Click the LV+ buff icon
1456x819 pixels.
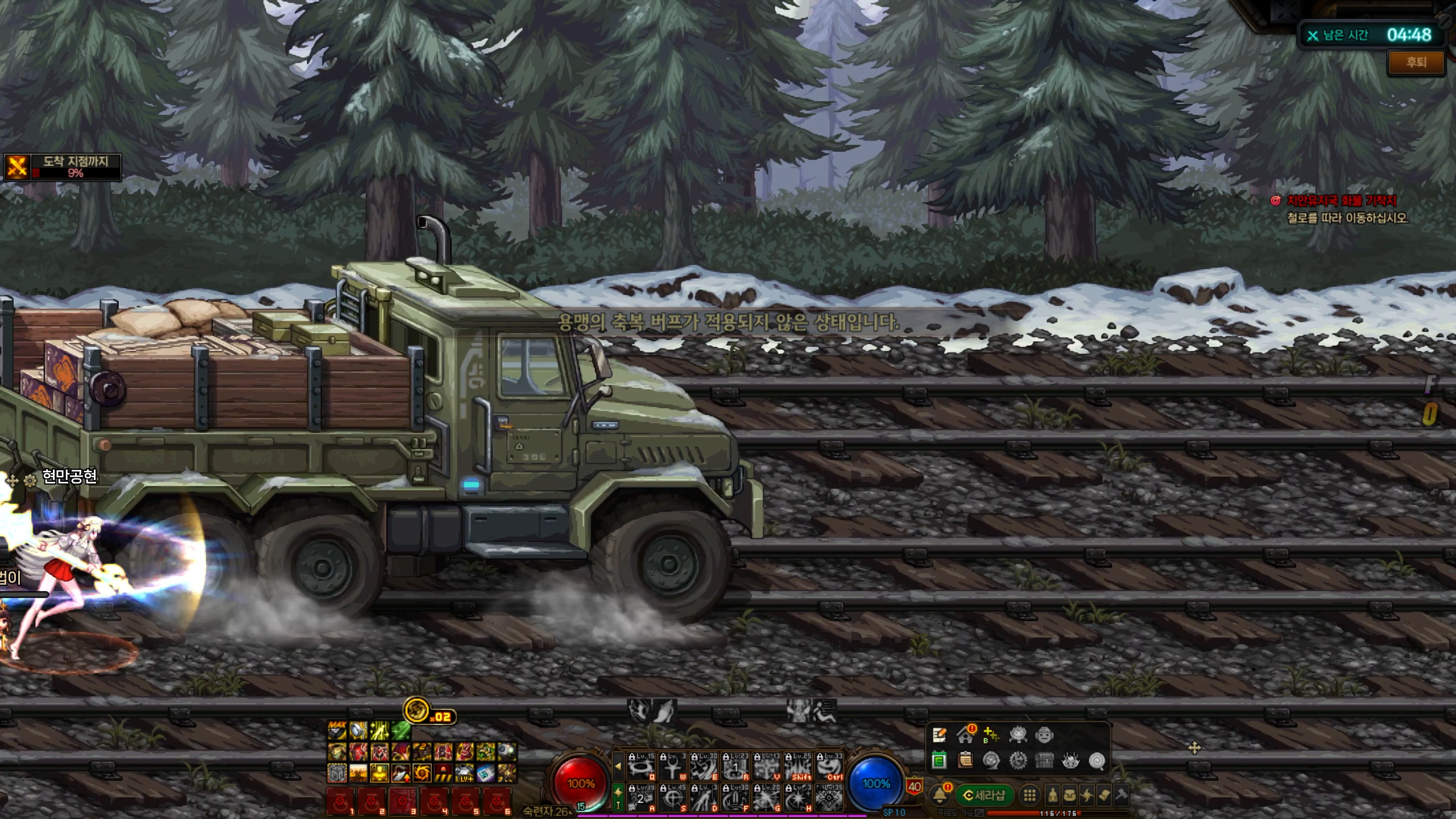(x=465, y=773)
